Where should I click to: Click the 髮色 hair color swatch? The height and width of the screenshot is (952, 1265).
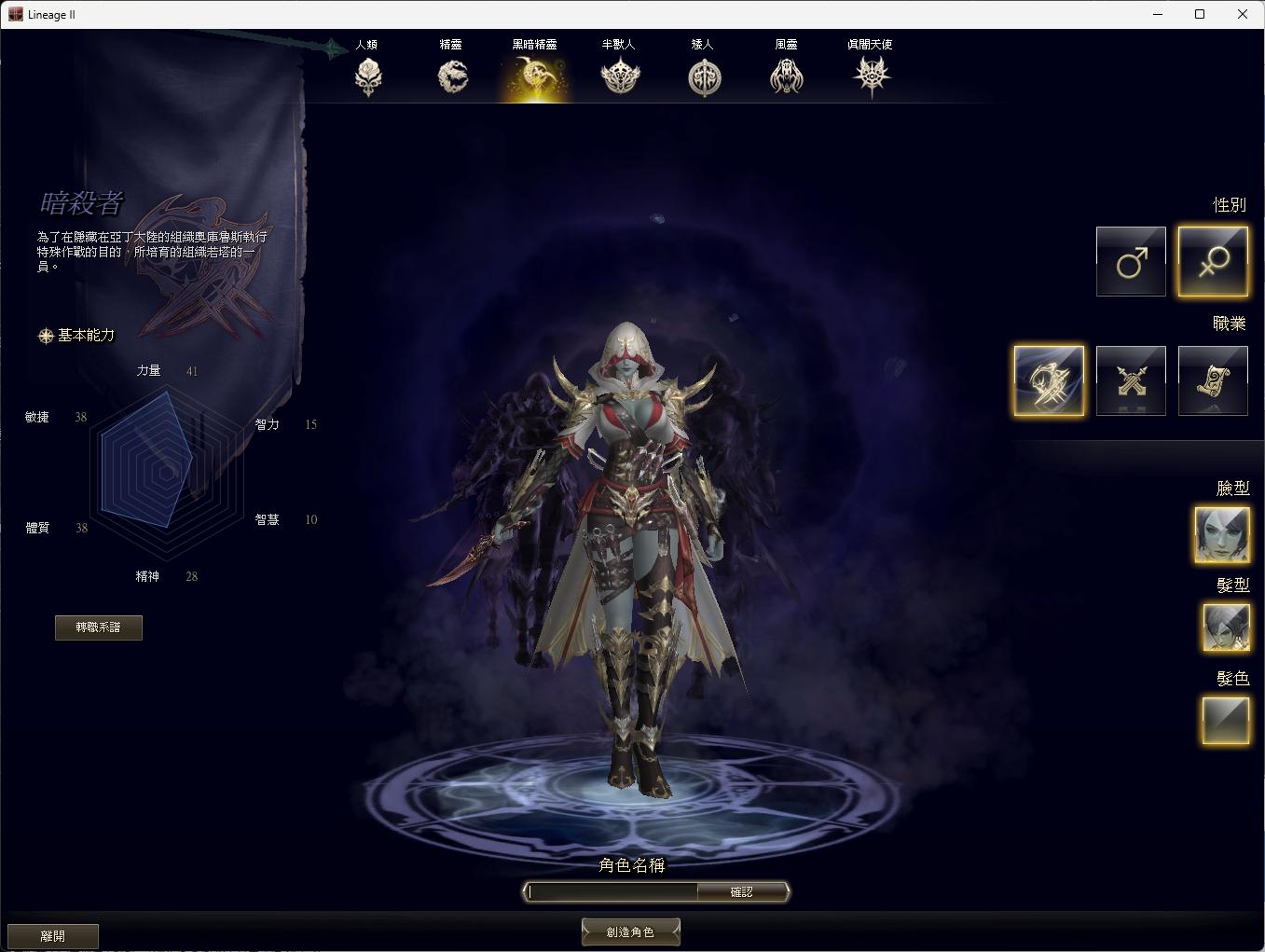[1226, 721]
